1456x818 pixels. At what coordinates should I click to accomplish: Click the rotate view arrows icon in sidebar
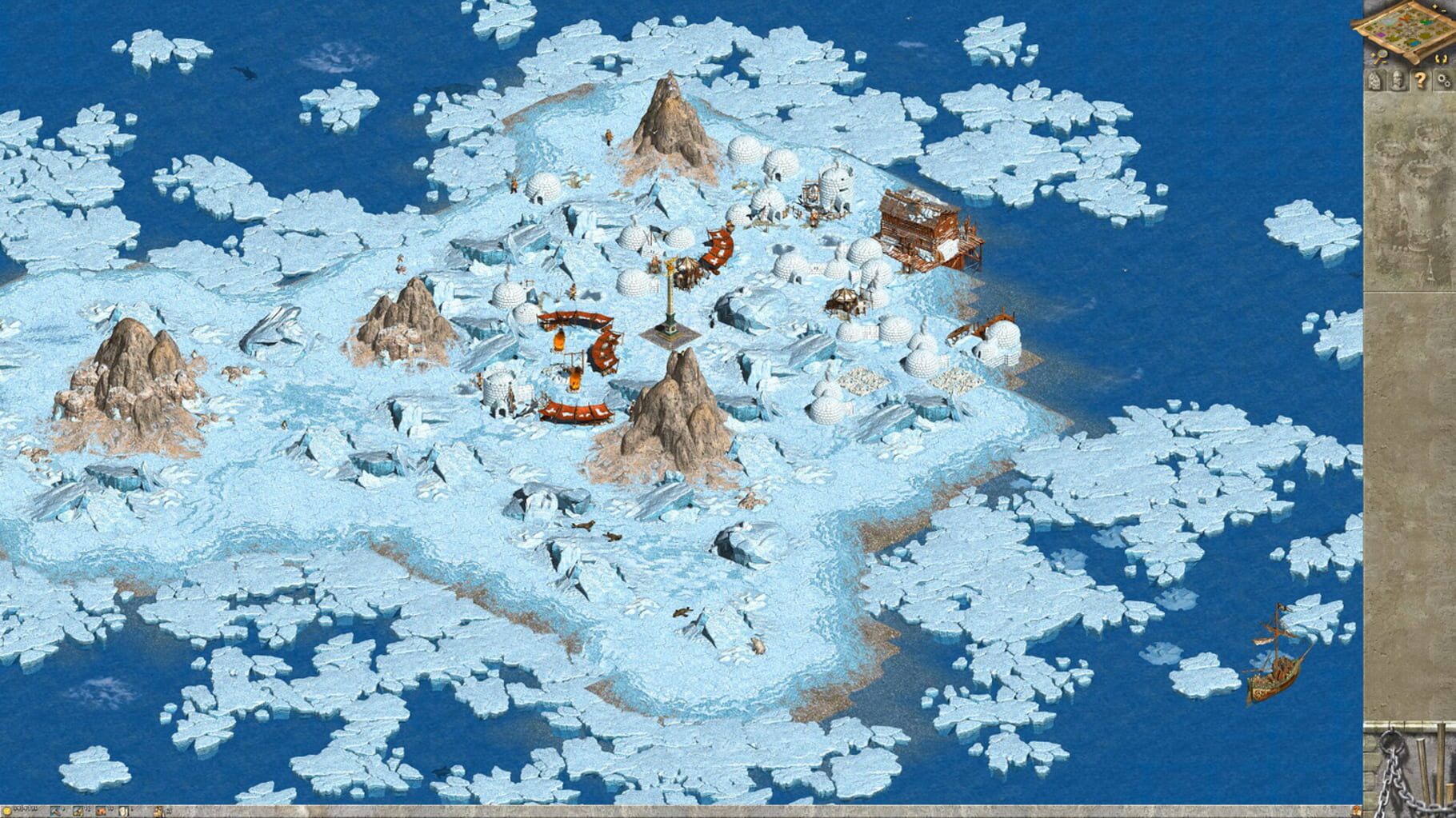[1440, 56]
